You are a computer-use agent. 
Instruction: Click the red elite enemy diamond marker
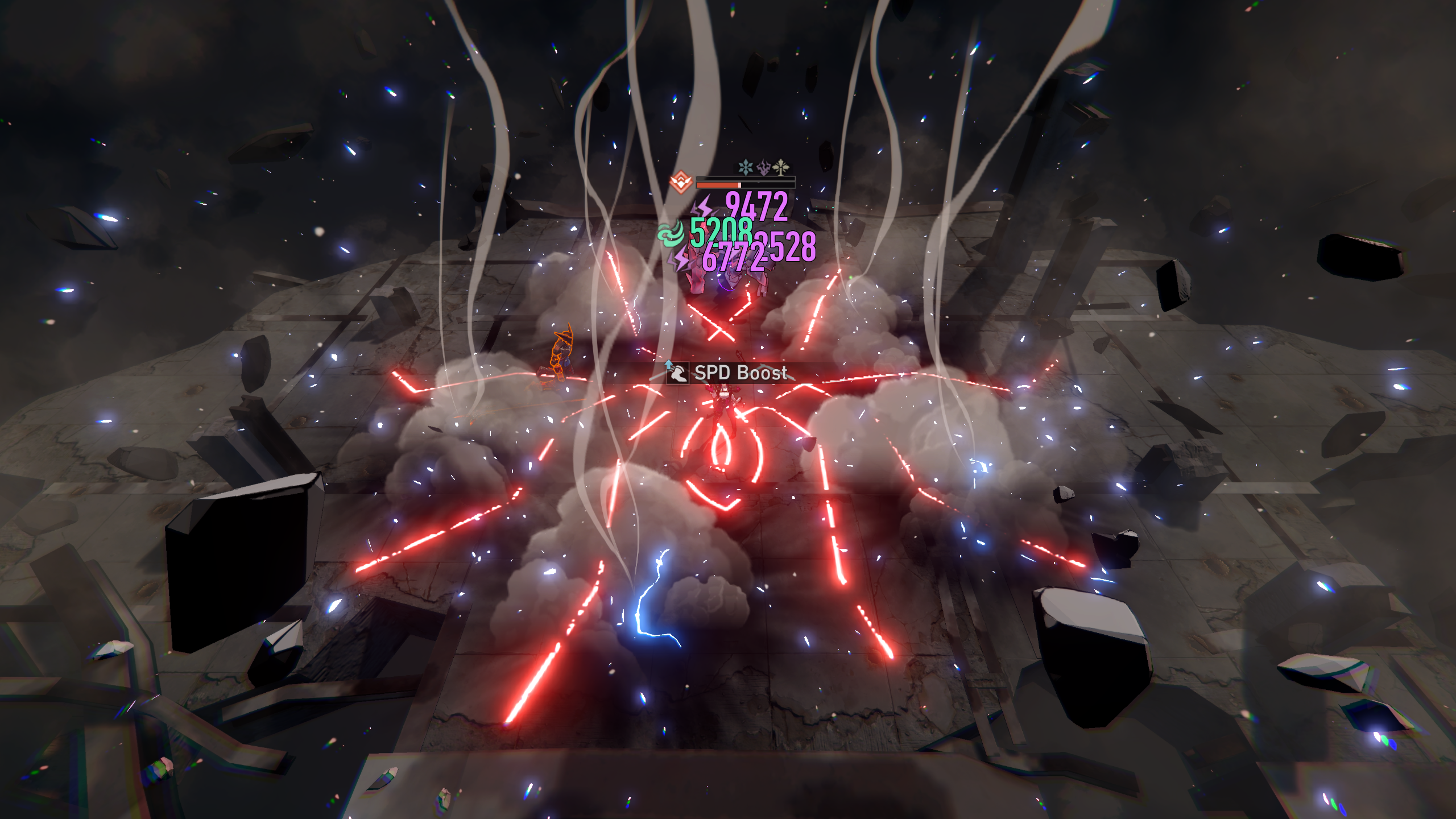coord(681,183)
